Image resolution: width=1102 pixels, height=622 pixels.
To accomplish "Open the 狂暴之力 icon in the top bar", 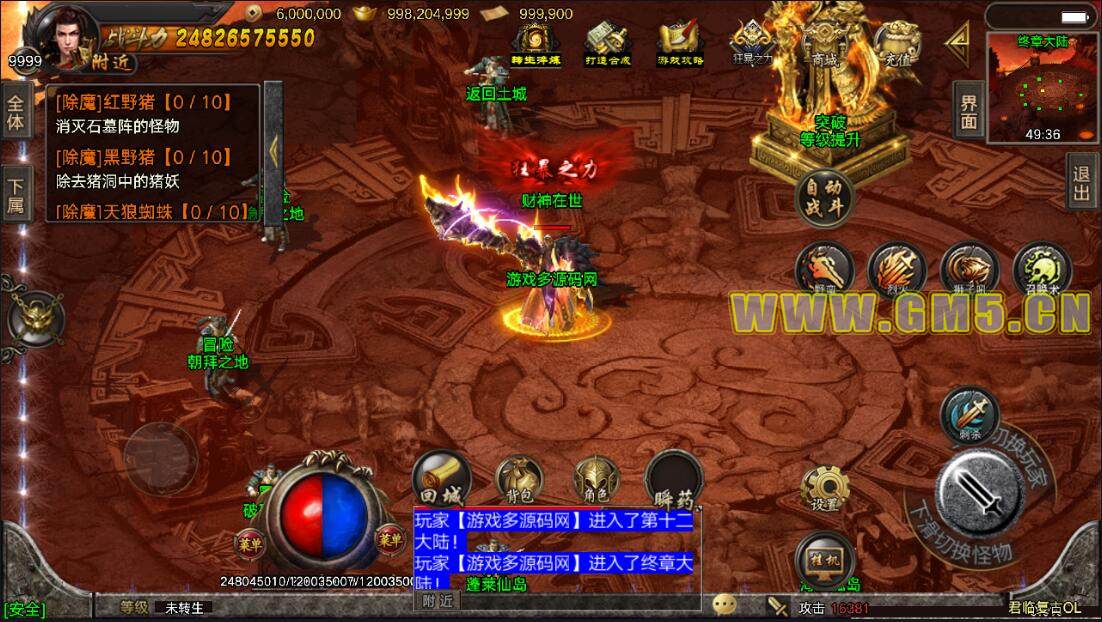I will click(x=752, y=44).
